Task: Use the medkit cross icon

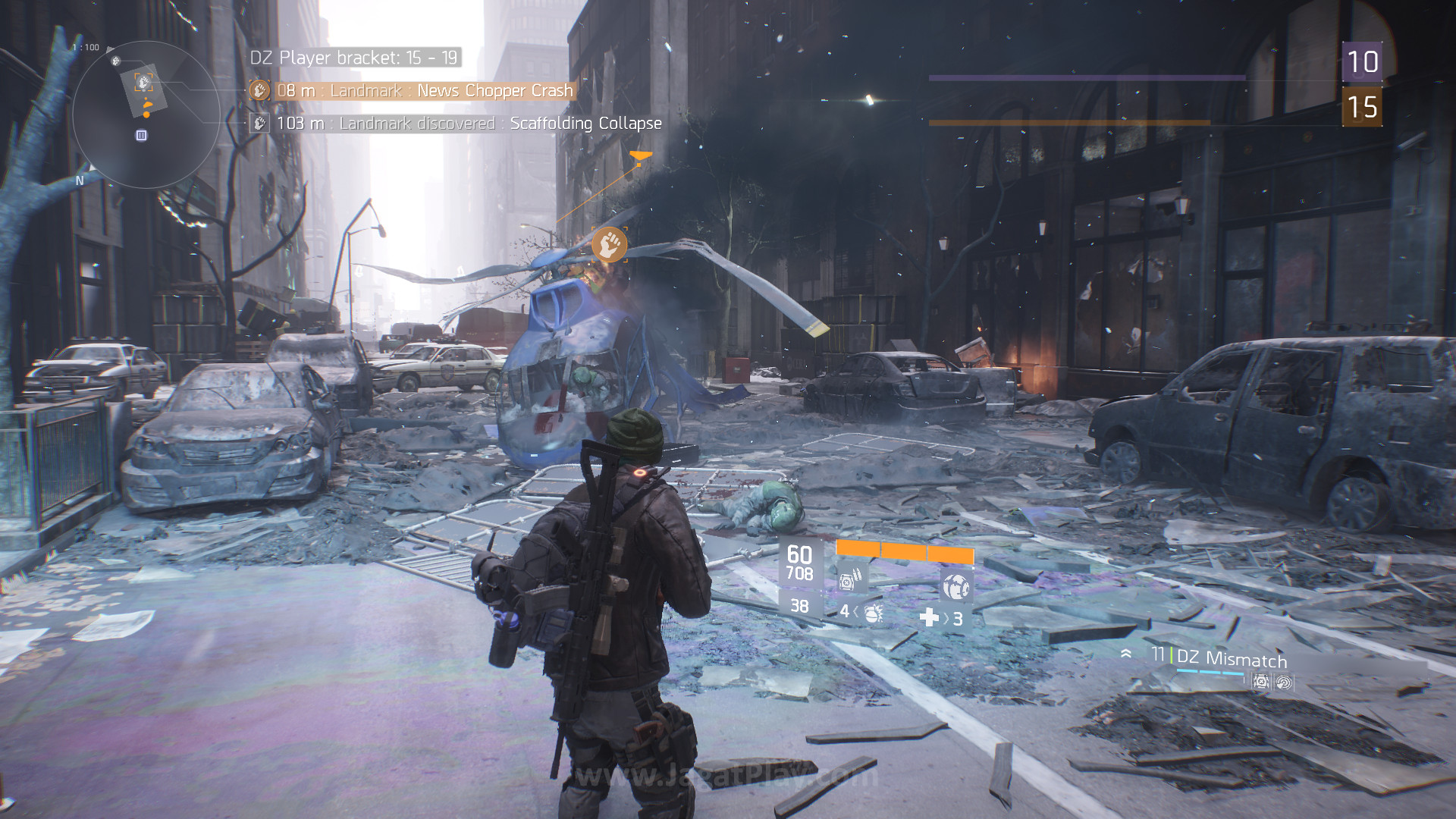Action: coord(929,618)
